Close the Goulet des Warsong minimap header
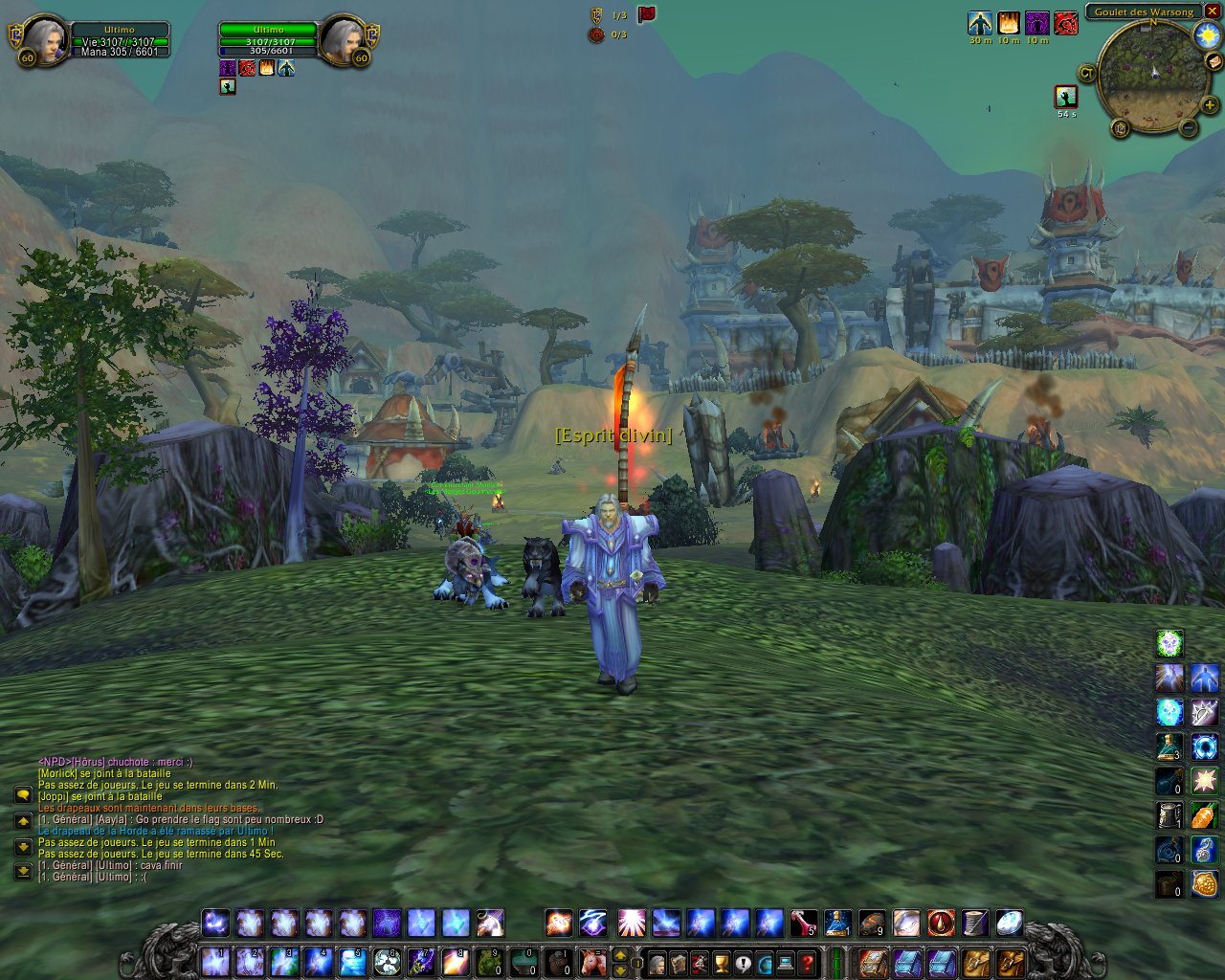Image resolution: width=1225 pixels, height=980 pixels. 1212,11
